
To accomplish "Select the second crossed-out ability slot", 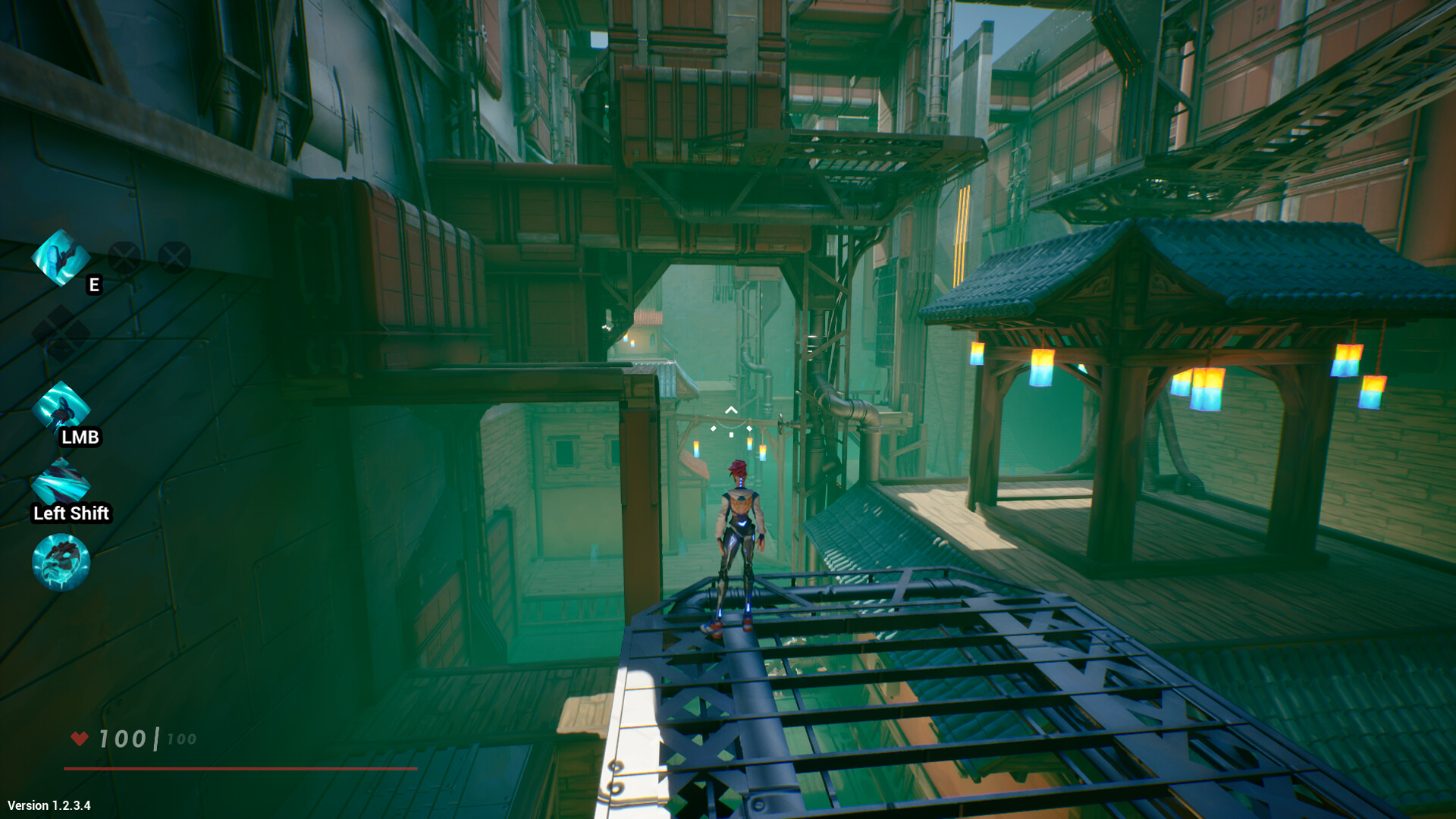I will coord(176,256).
